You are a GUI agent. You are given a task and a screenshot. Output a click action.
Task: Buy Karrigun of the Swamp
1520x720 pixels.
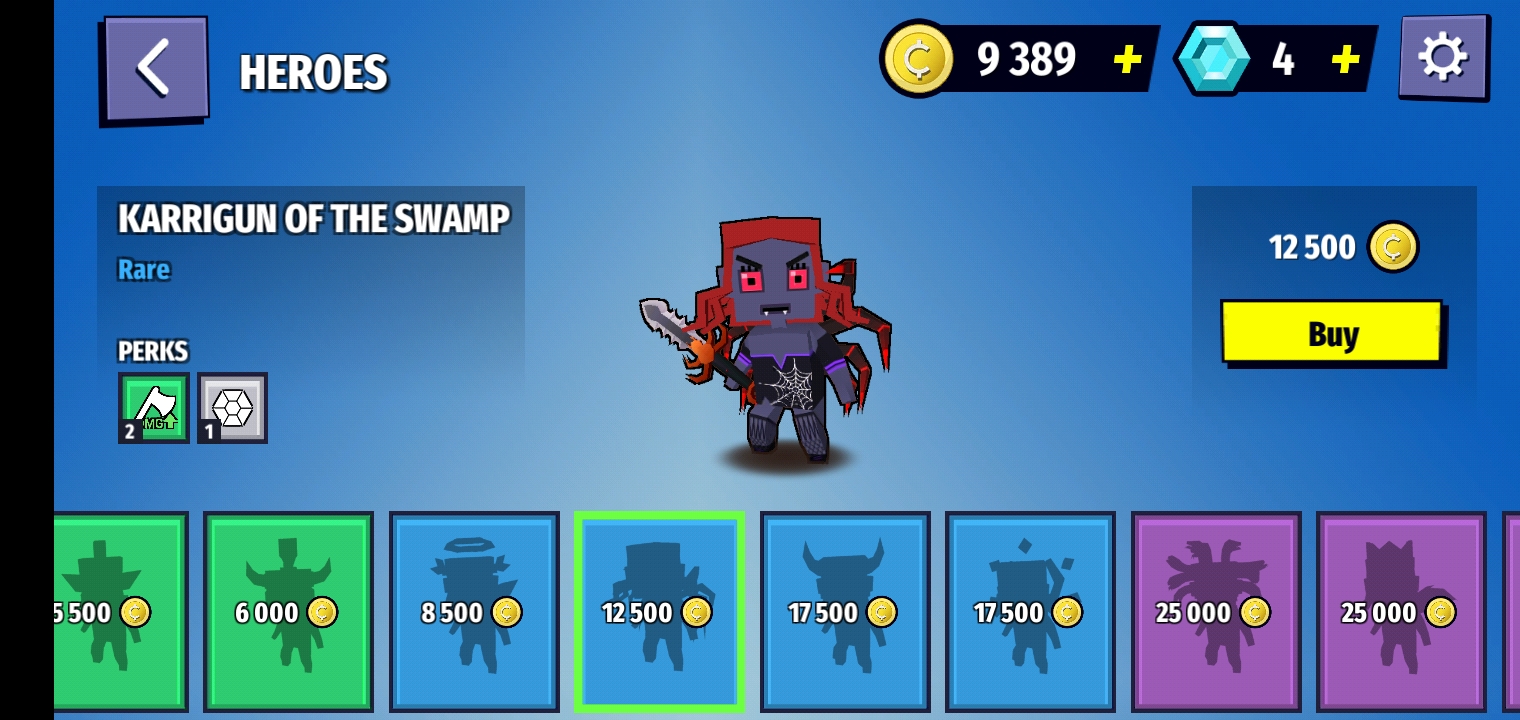[x=1331, y=333]
